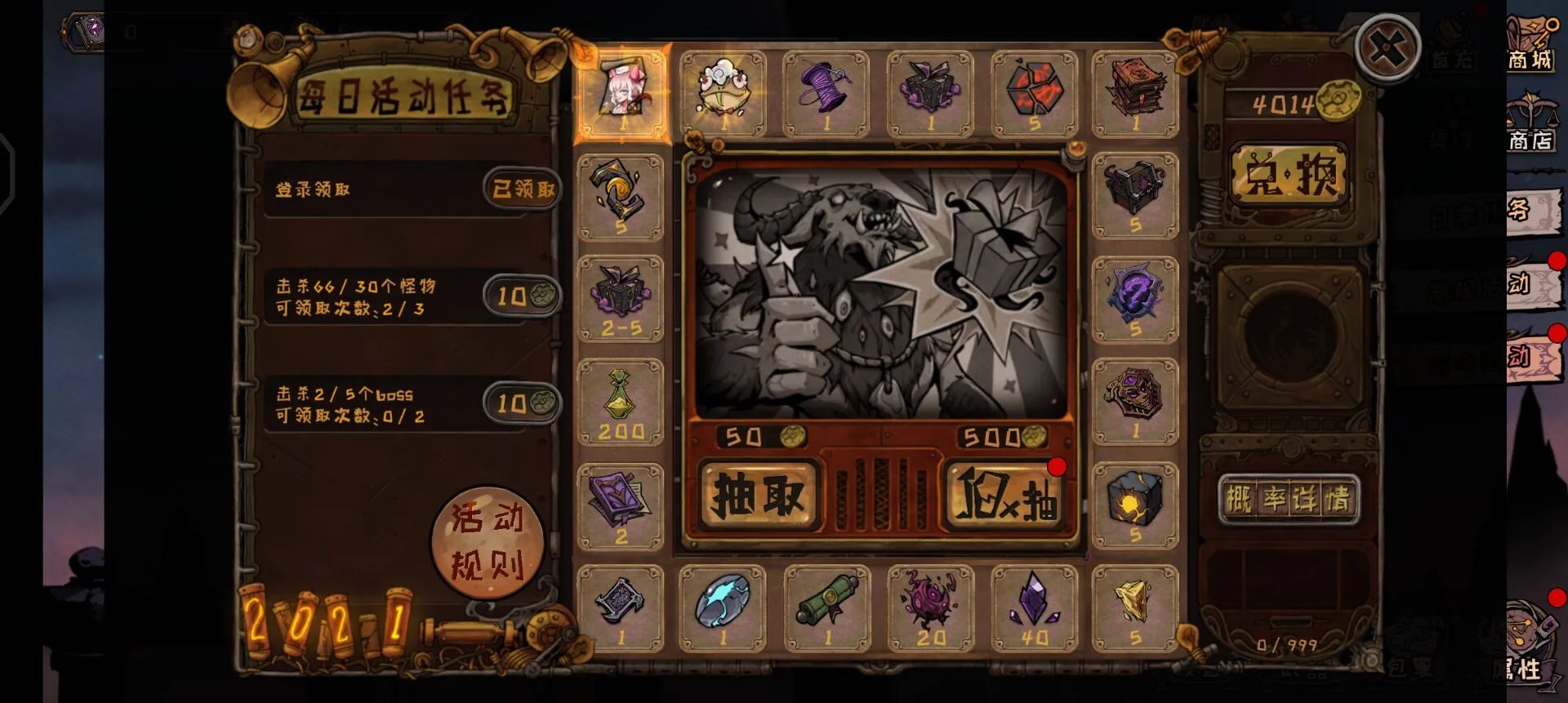Screen dimensions: 1568x703
Task: Select the yellow gem prize slot
Action: click(1135, 607)
